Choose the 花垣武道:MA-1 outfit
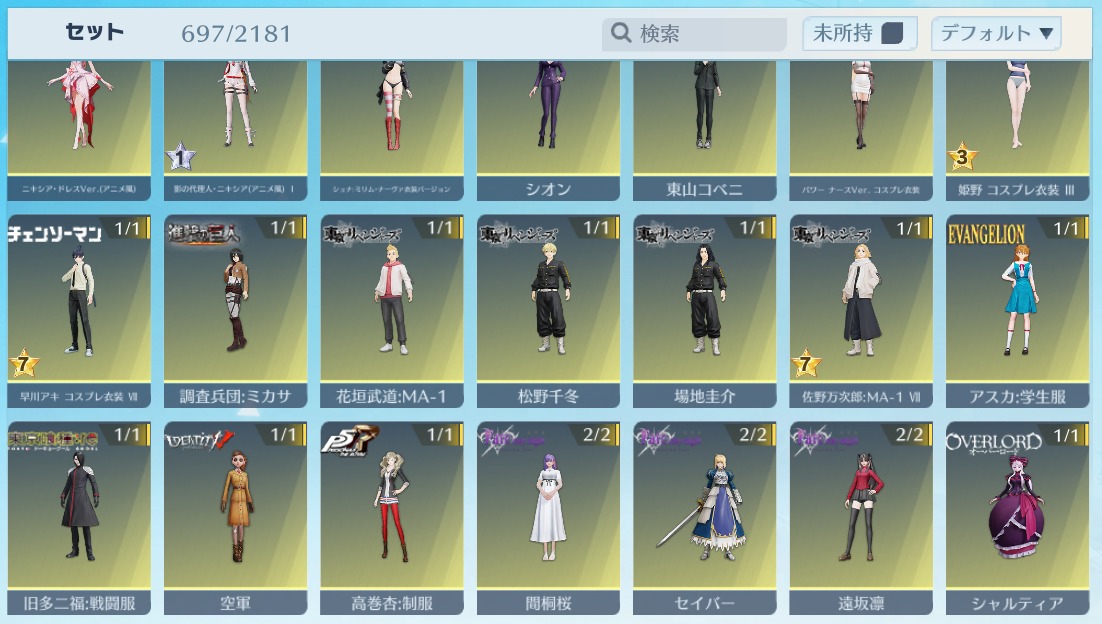Viewport: 1102px width, 624px height. [x=392, y=310]
